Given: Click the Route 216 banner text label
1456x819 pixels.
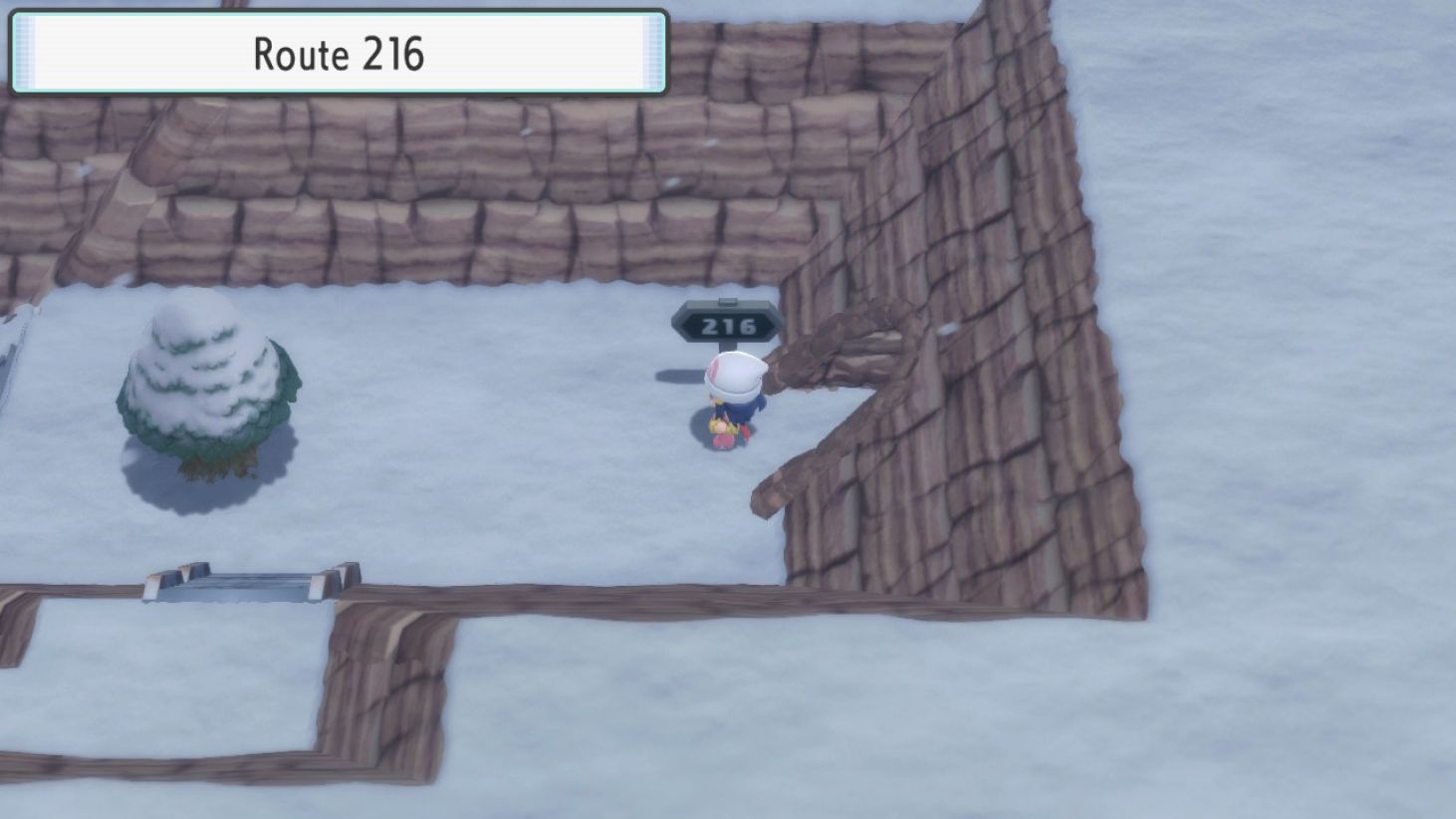Looking at the screenshot, I should point(339,55).
